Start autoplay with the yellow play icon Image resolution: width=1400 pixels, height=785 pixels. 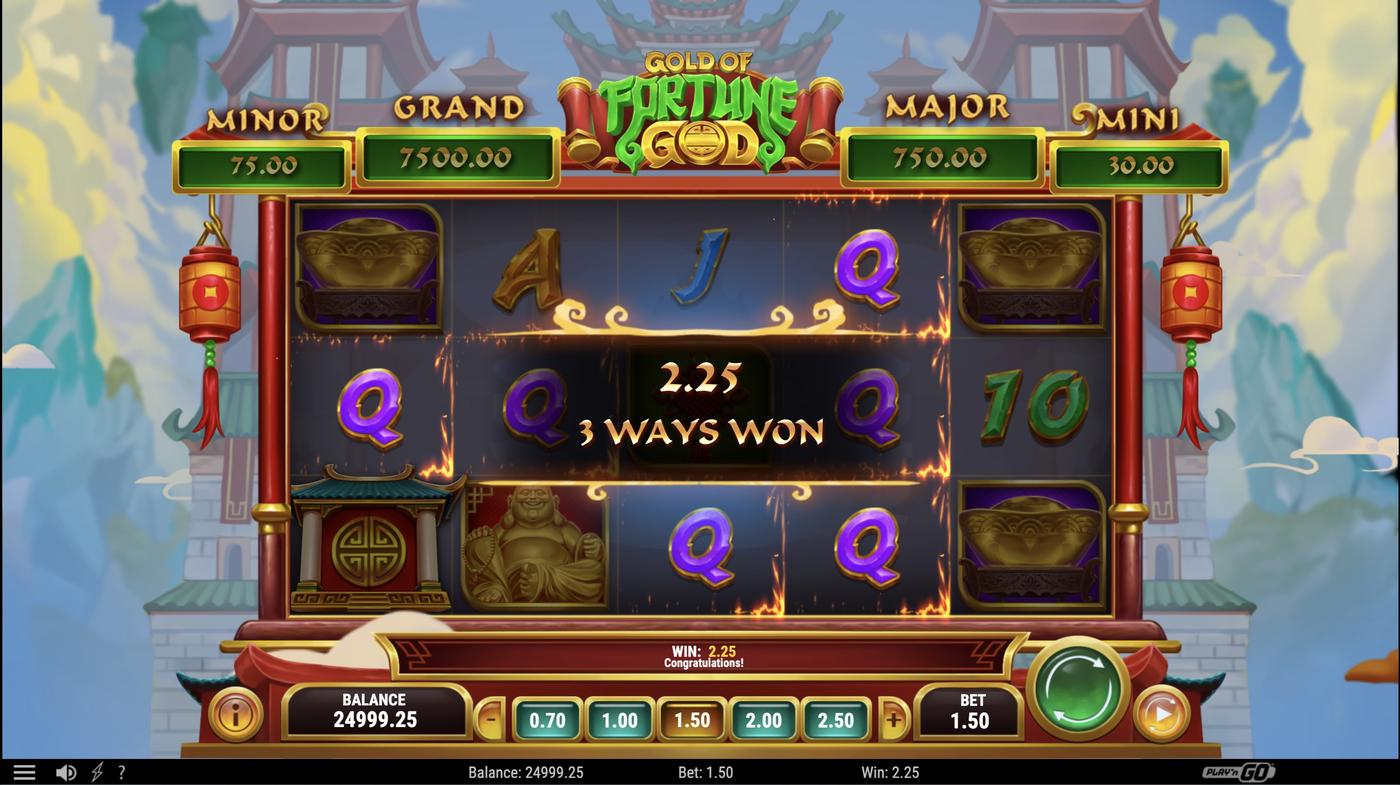1160,712
